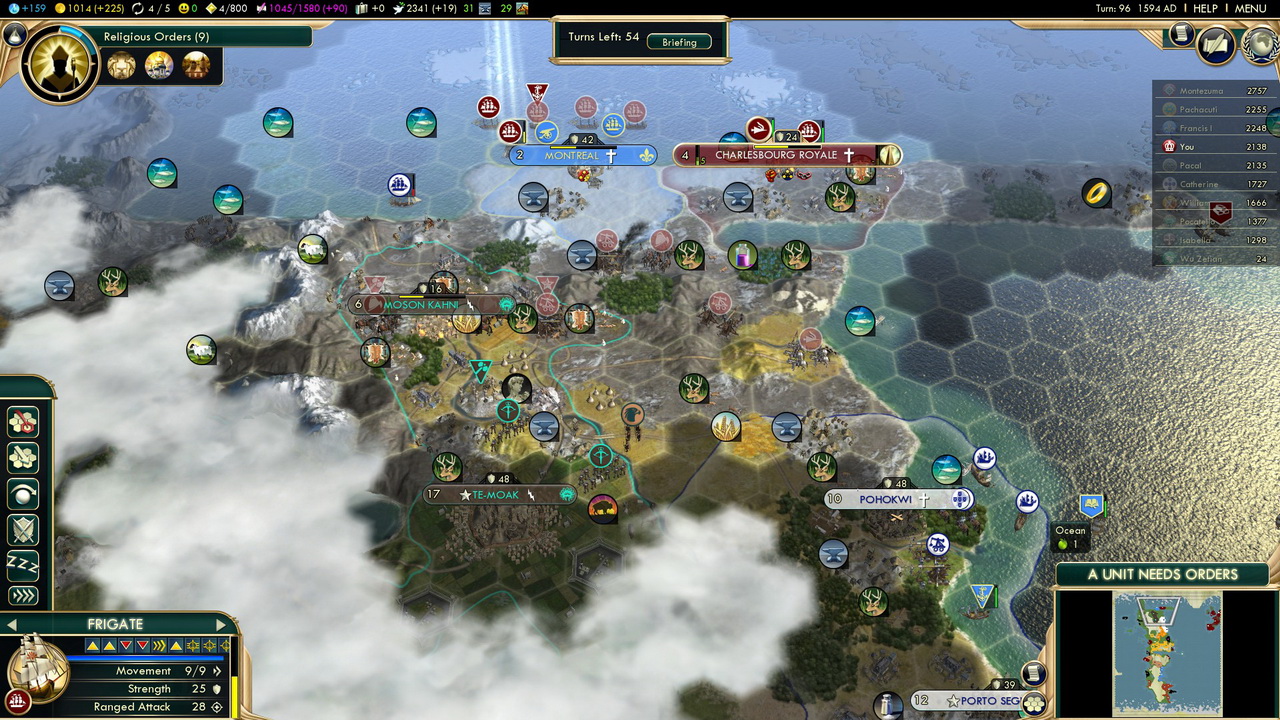Expand more unit actions chevron button
This screenshot has width=1280, height=720.
tap(22, 596)
